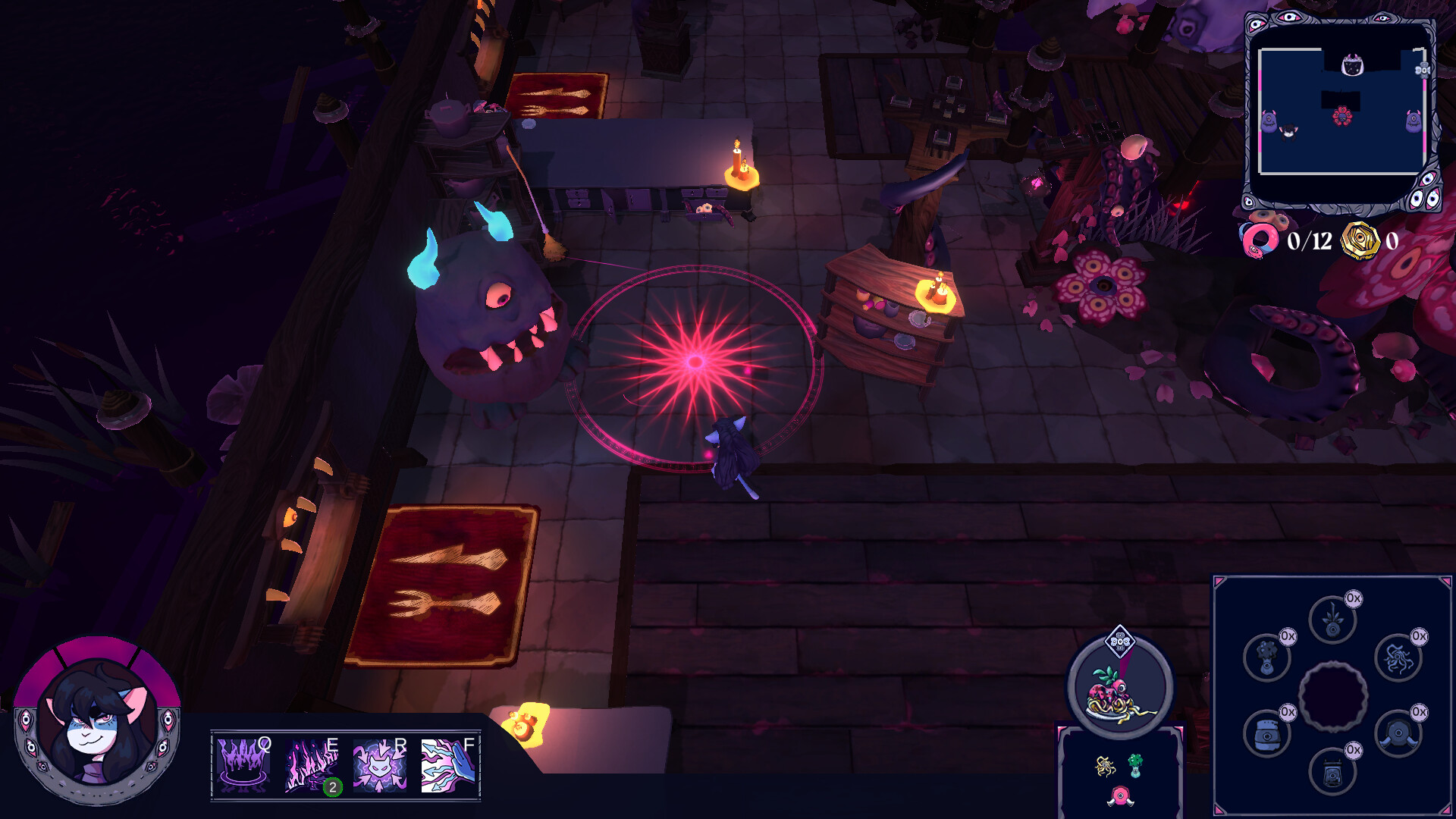Select the red flower marker on minimap
The image size is (1456, 819).
point(1342,116)
